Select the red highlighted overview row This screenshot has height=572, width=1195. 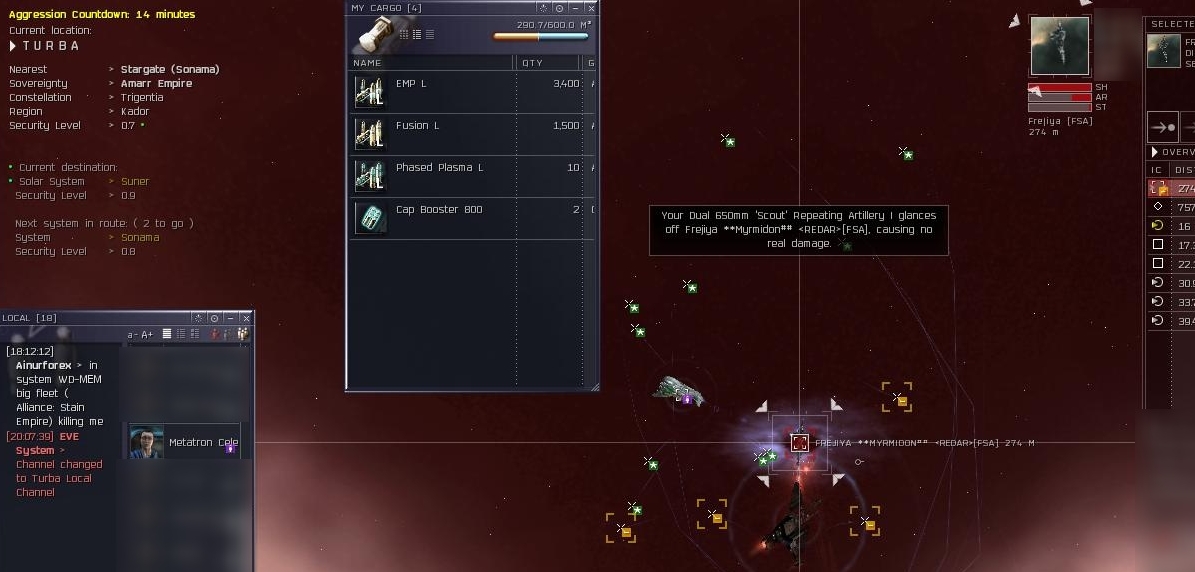tap(1171, 188)
